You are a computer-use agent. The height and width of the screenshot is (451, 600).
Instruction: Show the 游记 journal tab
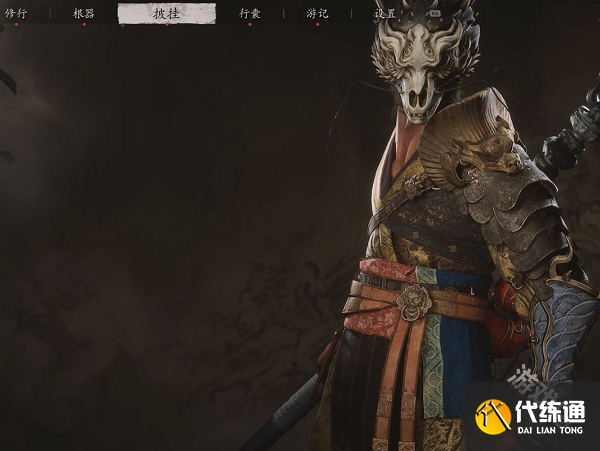(x=317, y=14)
